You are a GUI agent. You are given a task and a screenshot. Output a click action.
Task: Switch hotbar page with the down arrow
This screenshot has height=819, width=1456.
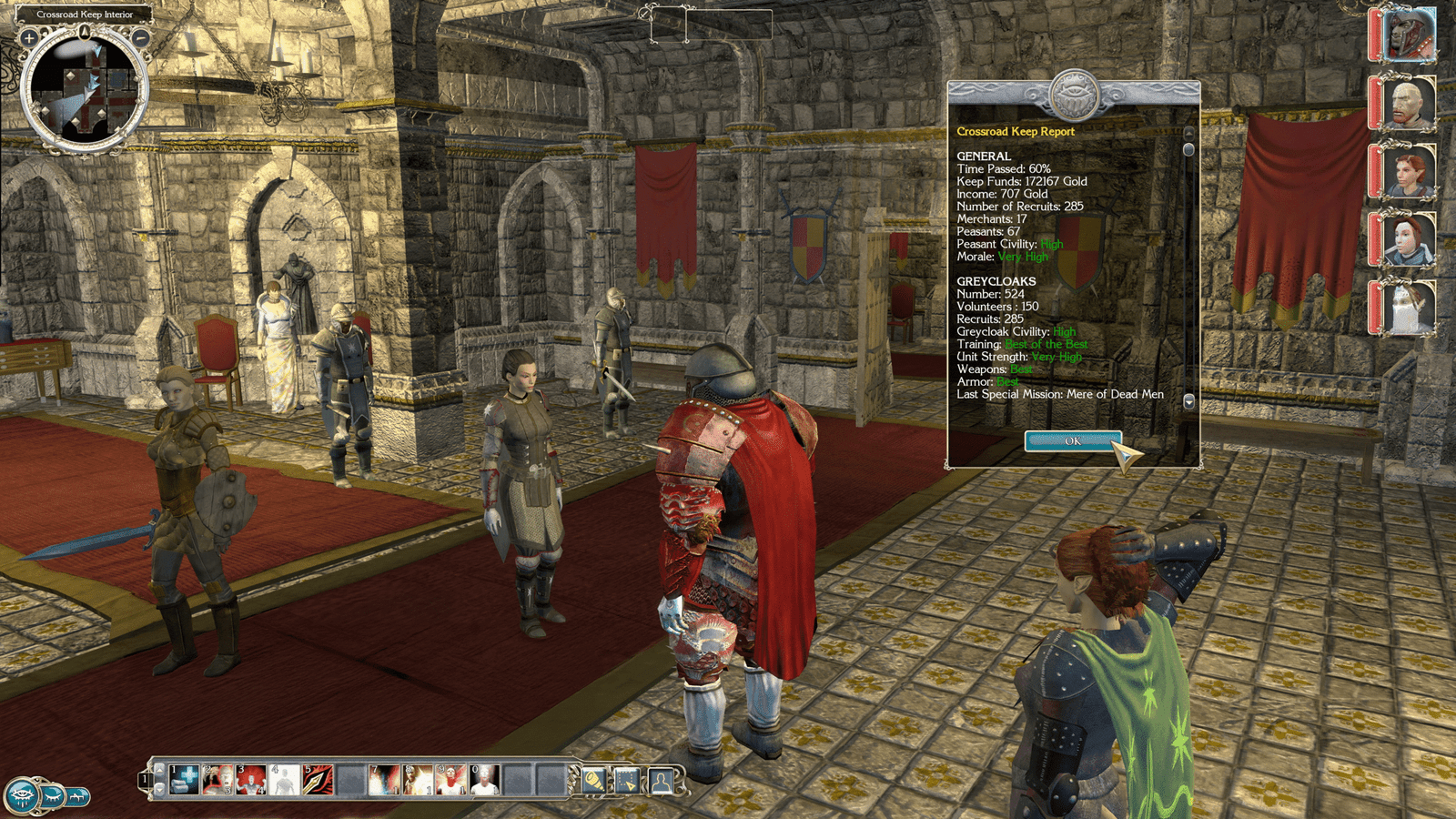160,790
